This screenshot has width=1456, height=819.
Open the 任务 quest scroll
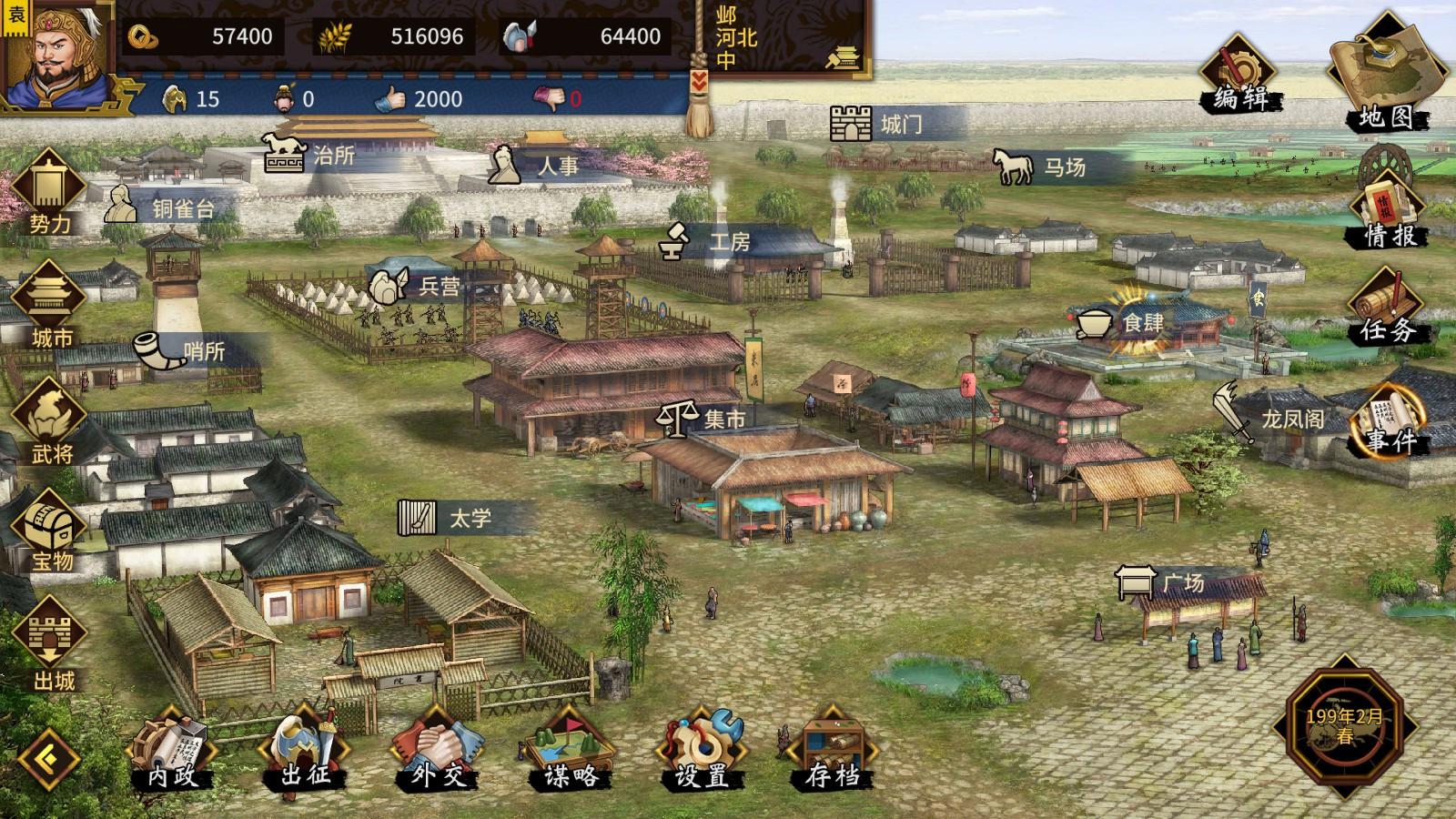tap(1387, 309)
